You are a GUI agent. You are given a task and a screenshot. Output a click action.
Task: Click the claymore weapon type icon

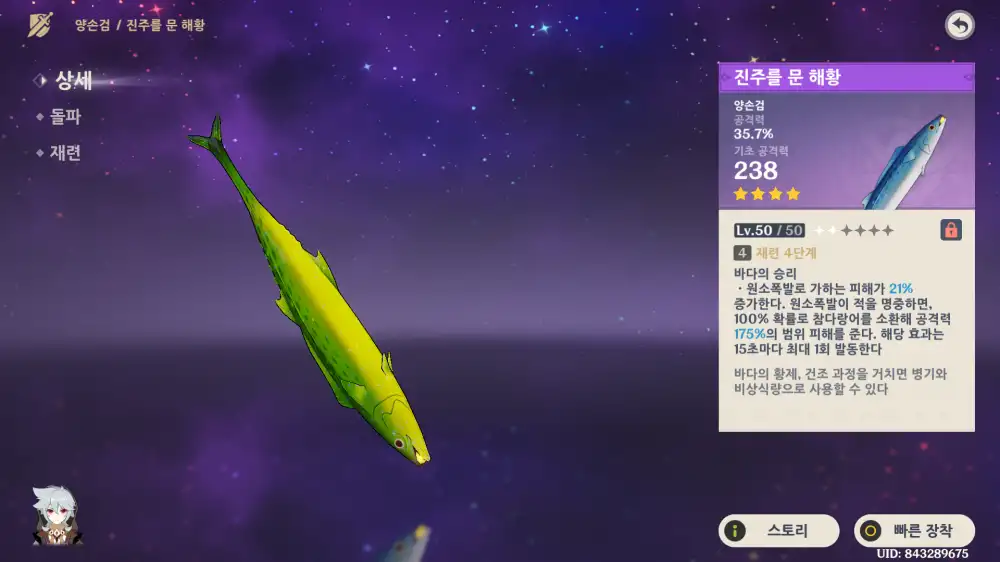click(x=41, y=25)
